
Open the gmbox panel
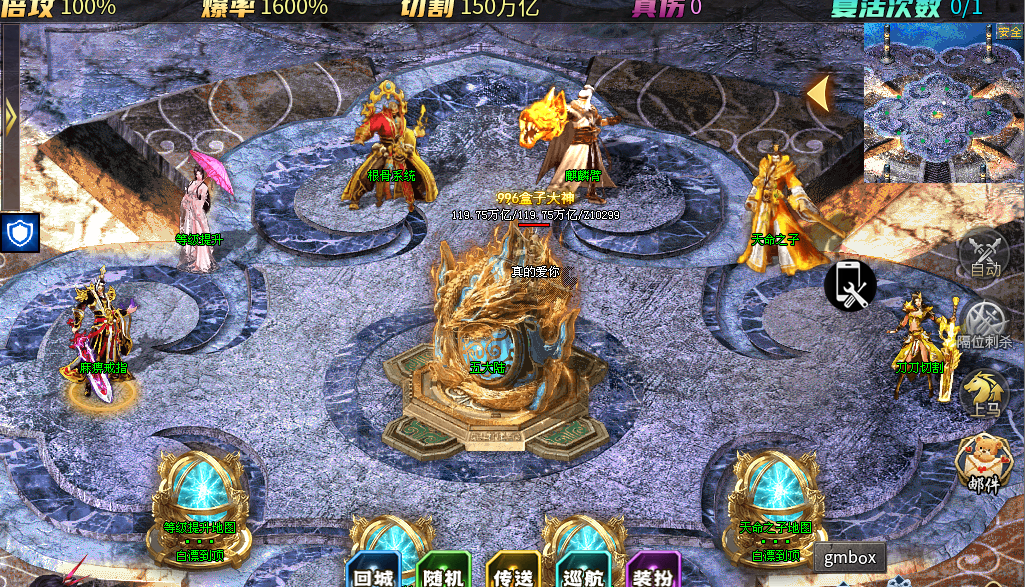coord(850,558)
